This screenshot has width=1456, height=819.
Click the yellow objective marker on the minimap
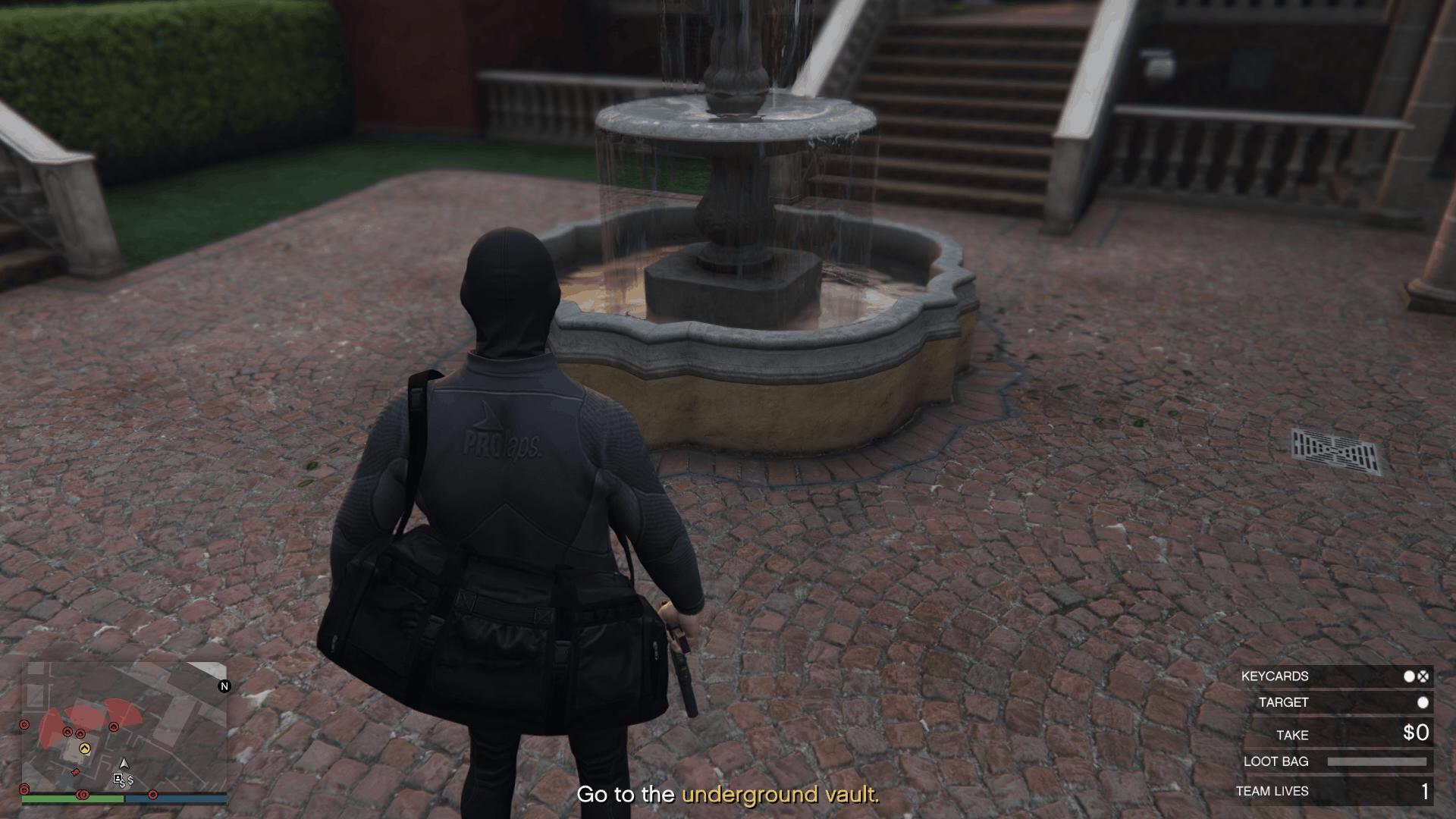point(86,748)
